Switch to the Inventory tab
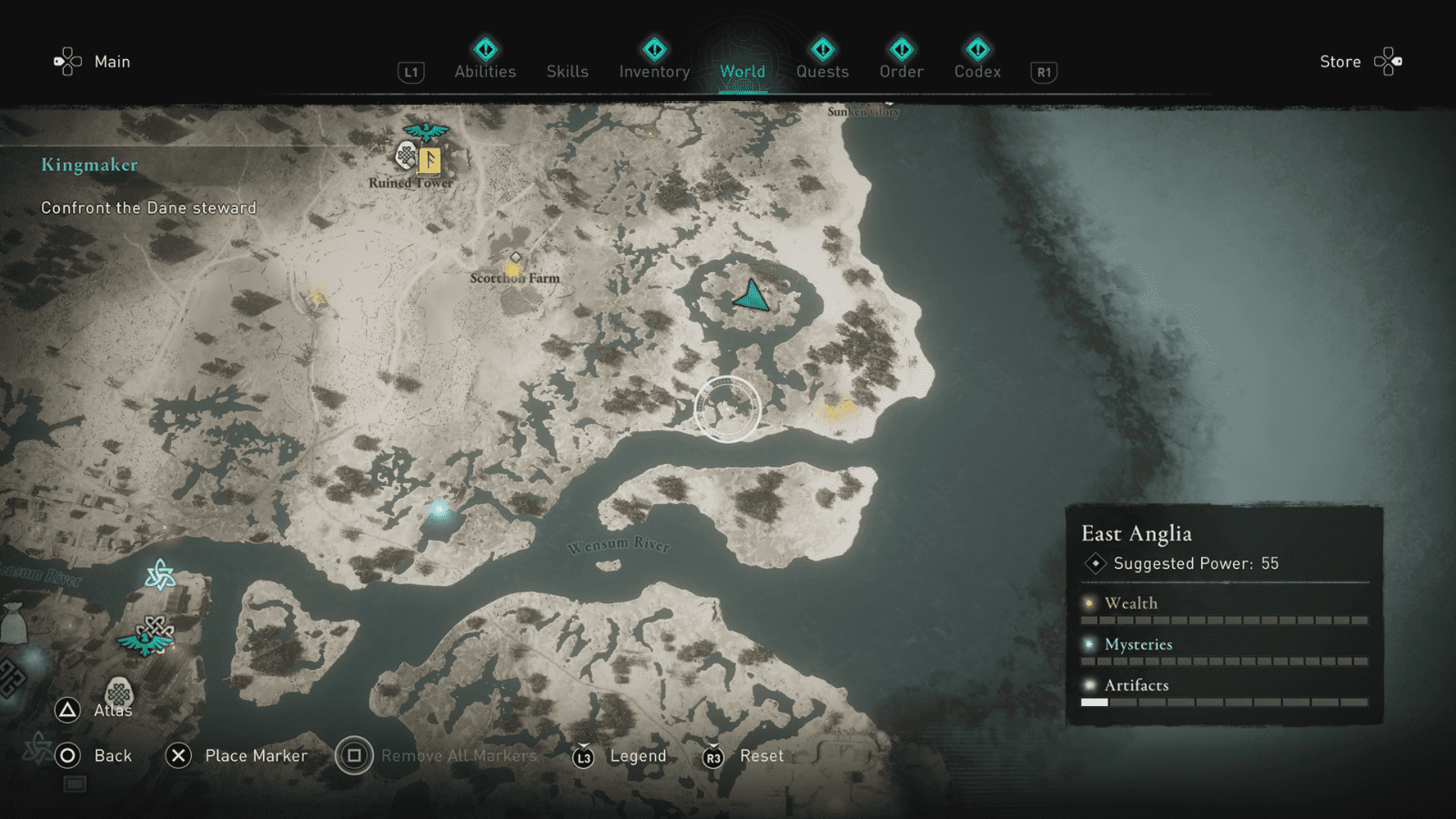The height and width of the screenshot is (819, 1456). [653, 71]
